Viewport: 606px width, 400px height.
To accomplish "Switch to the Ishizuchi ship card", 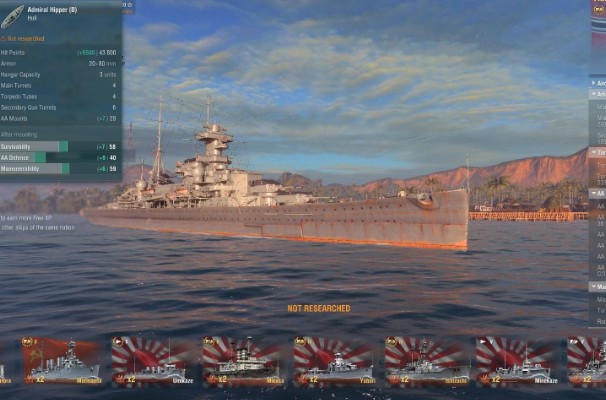I will click(425, 361).
